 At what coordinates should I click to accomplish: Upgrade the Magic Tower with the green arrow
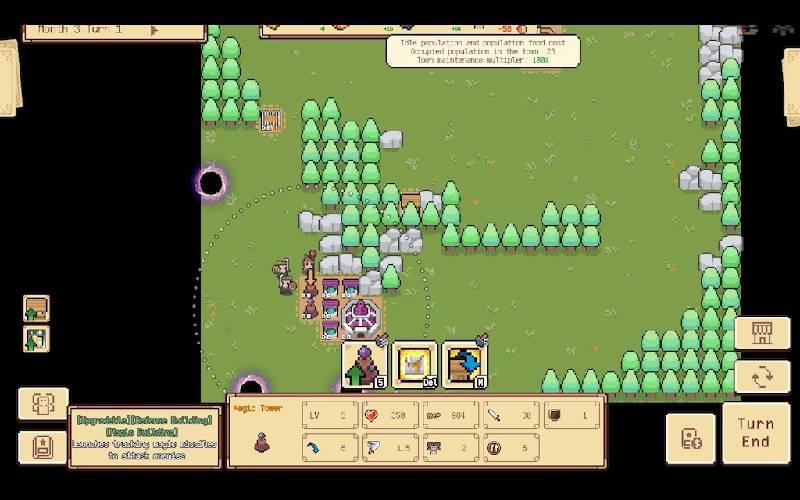pyautogui.click(x=364, y=365)
